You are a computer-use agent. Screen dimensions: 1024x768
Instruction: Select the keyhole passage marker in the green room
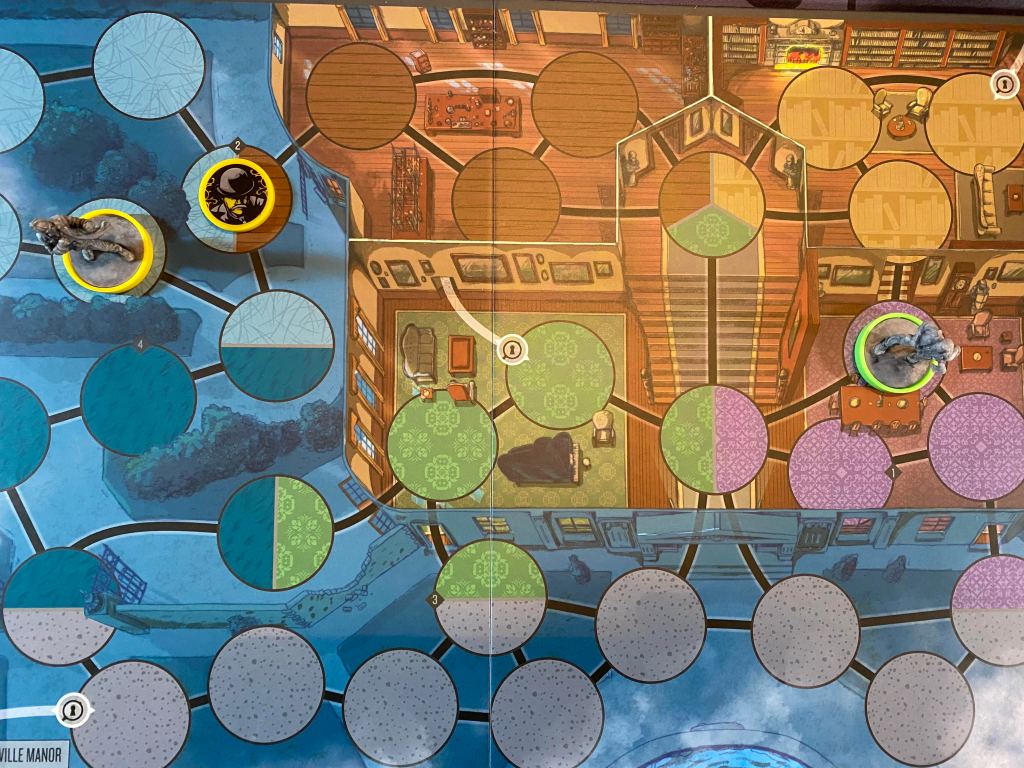click(x=512, y=349)
